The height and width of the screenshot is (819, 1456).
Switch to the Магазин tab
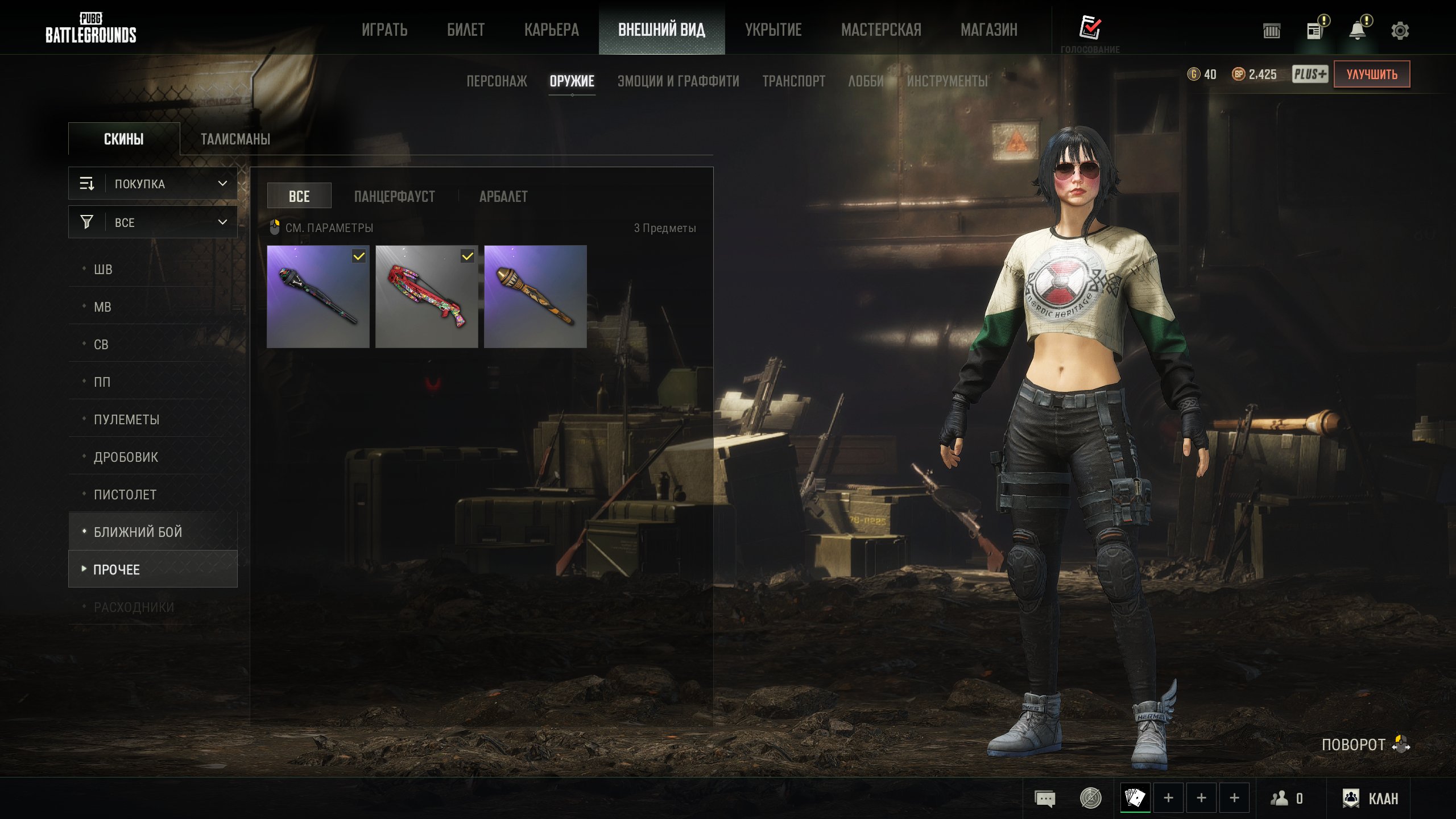pos(988,30)
